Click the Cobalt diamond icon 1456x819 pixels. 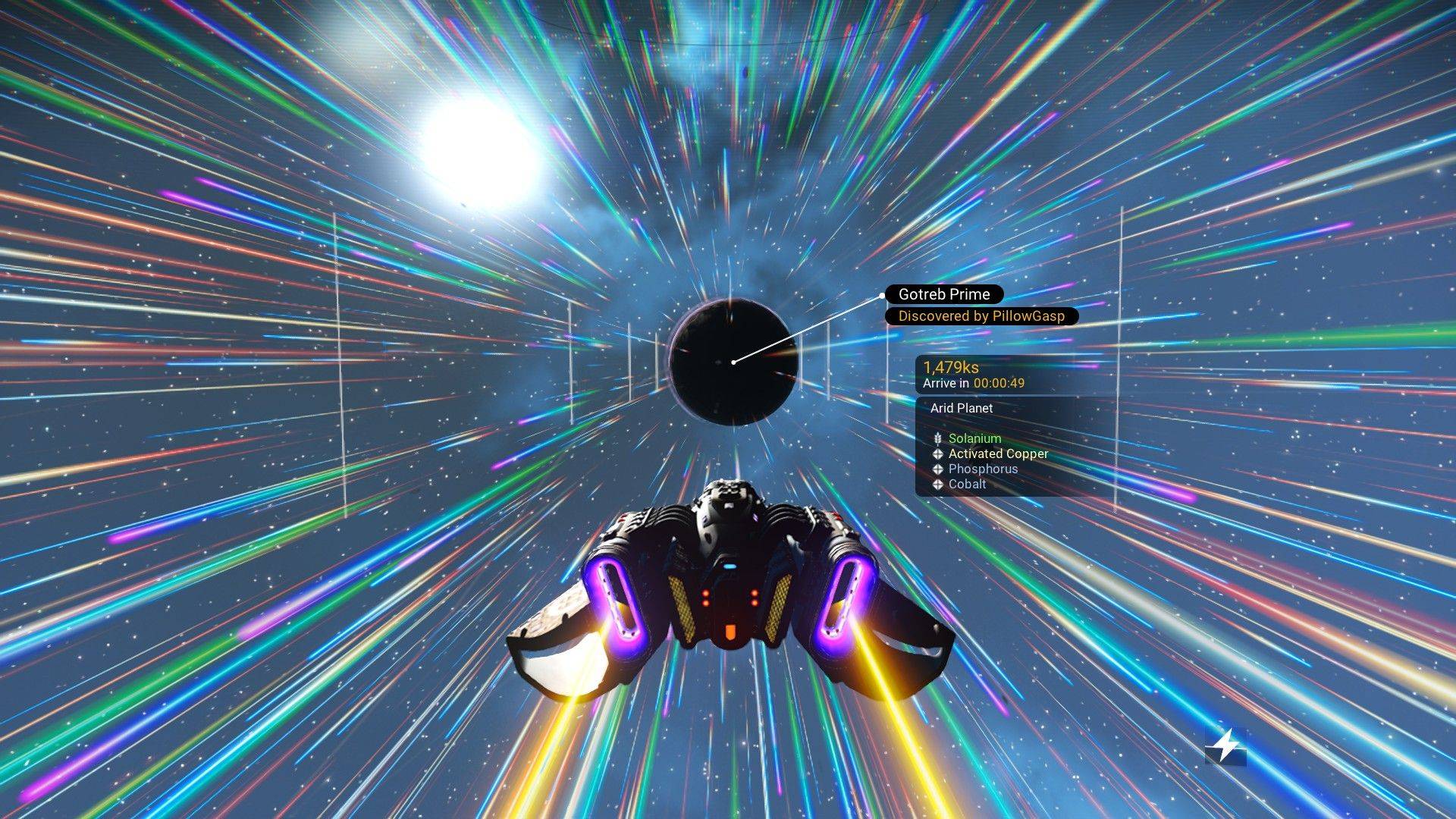pos(937,484)
